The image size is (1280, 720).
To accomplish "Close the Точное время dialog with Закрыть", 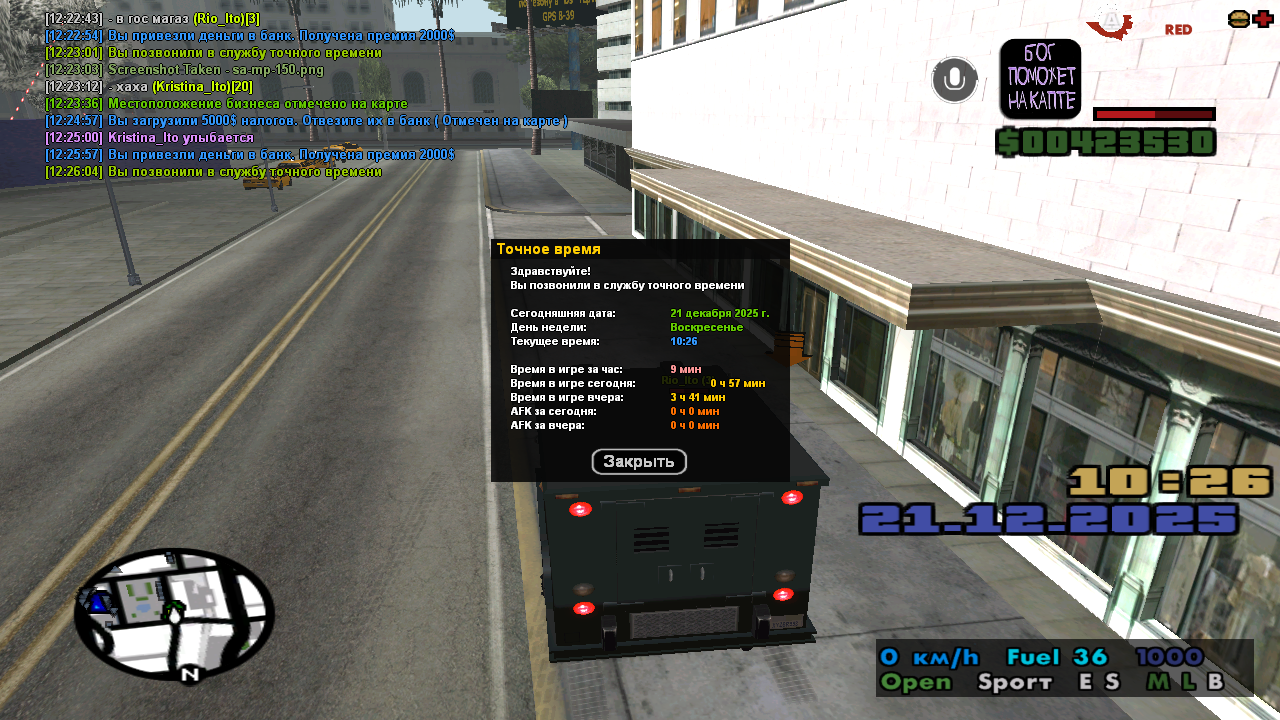I will click(639, 462).
